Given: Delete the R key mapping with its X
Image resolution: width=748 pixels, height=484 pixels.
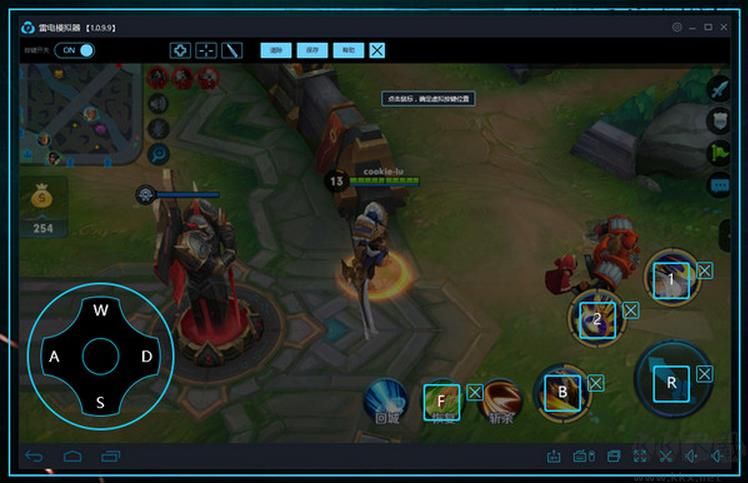Looking at the screenshot, I should coord(705,374).
